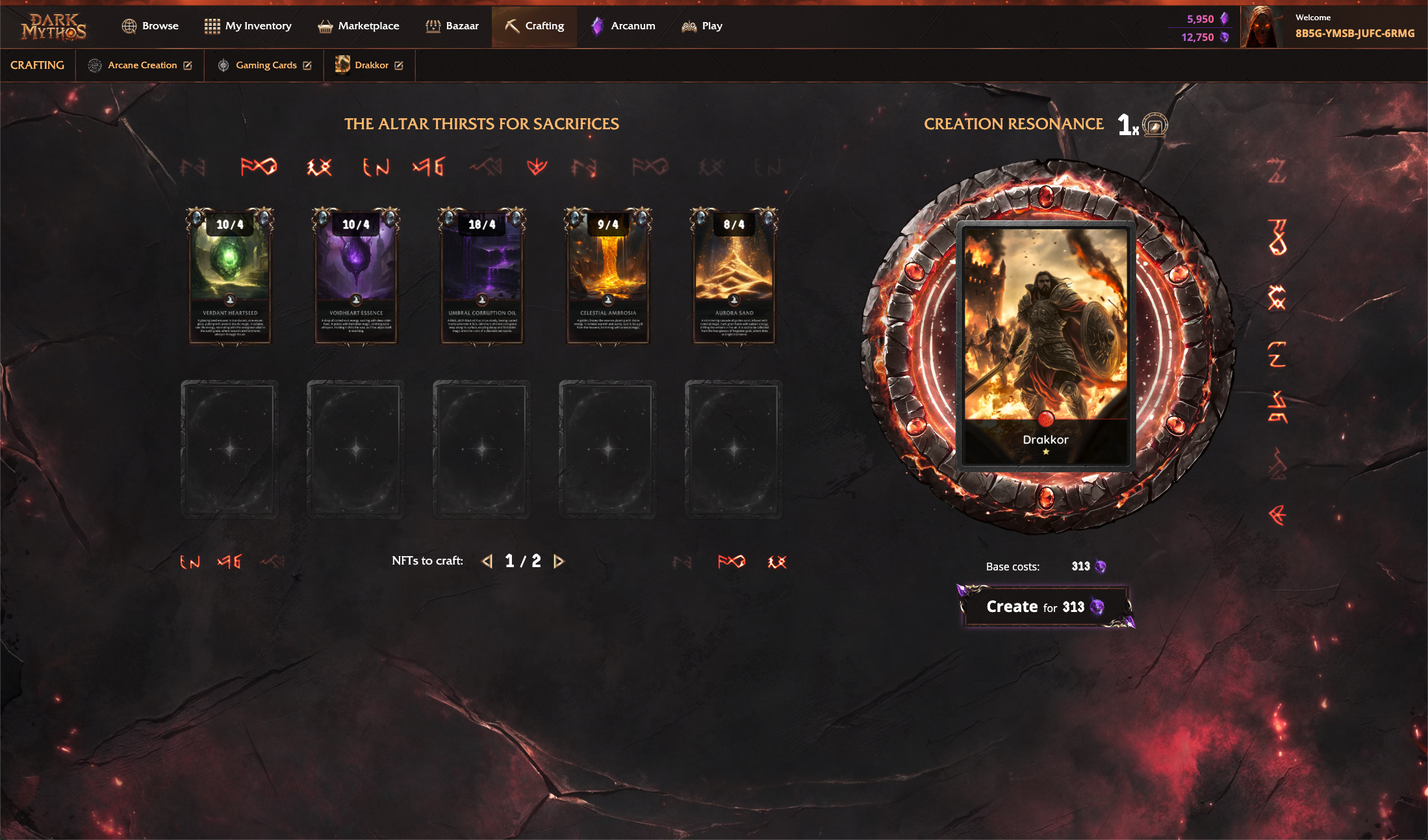1428x840 pixels.
Task: Click the Aurora Sand ingredient card
Action: click(x=734, y=276)
